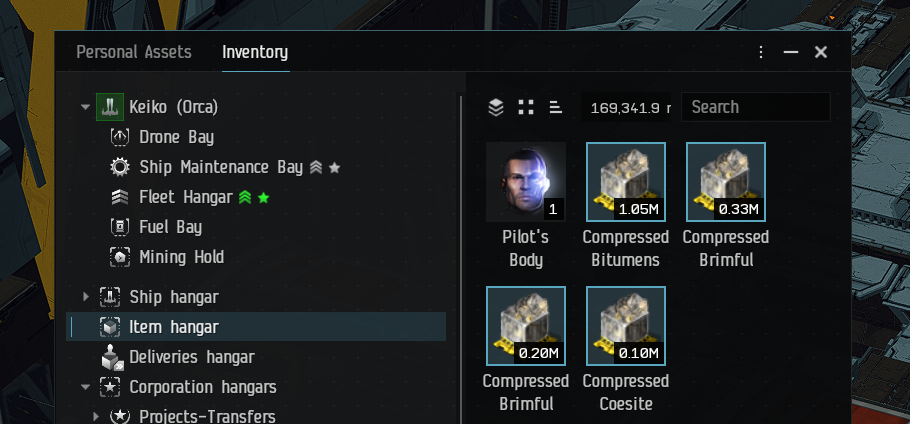910x424 pixels.
Task: Choose the 0.33M Compressed Brimful stack
Action: 726,182
